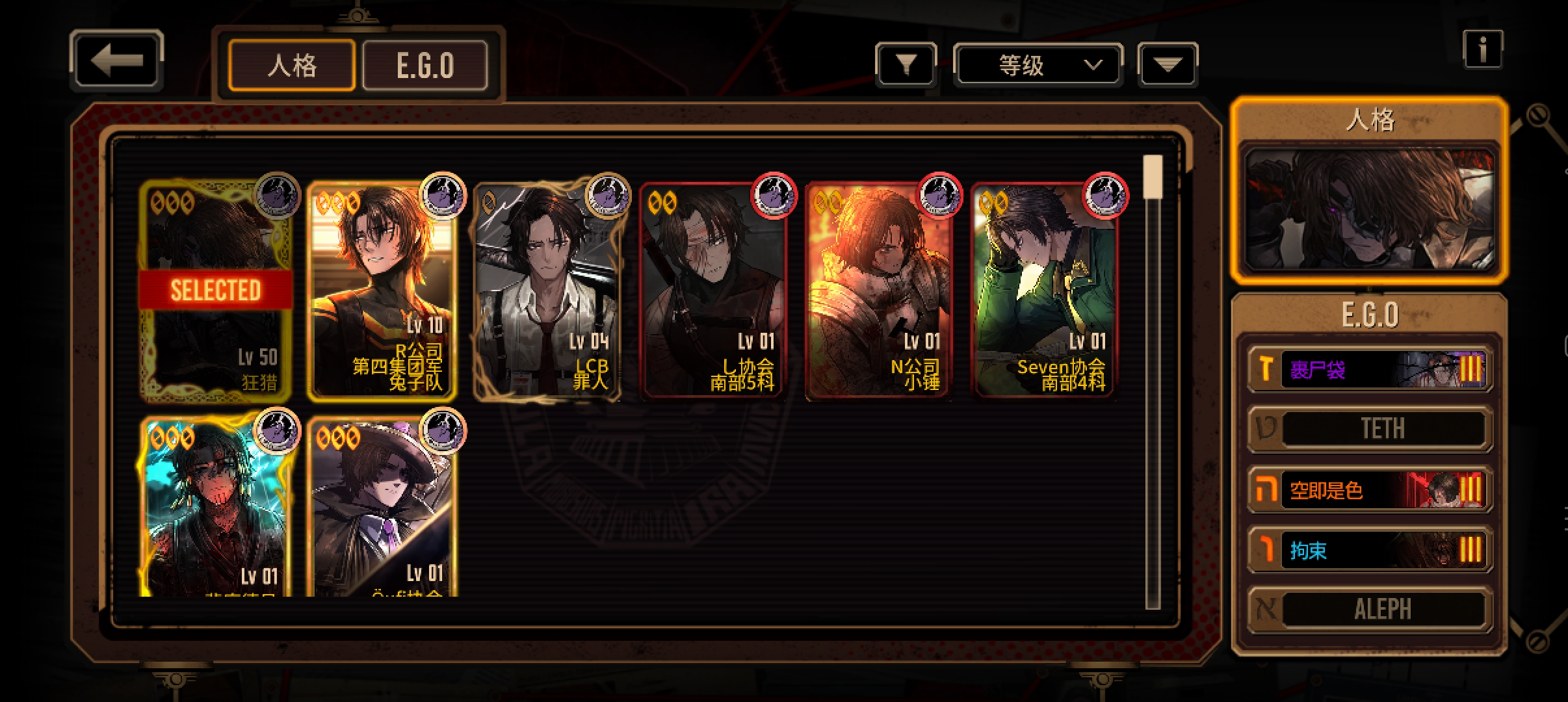
Task: Select the empty ALEPH E.G.O slot
Action: point(1370,609)
